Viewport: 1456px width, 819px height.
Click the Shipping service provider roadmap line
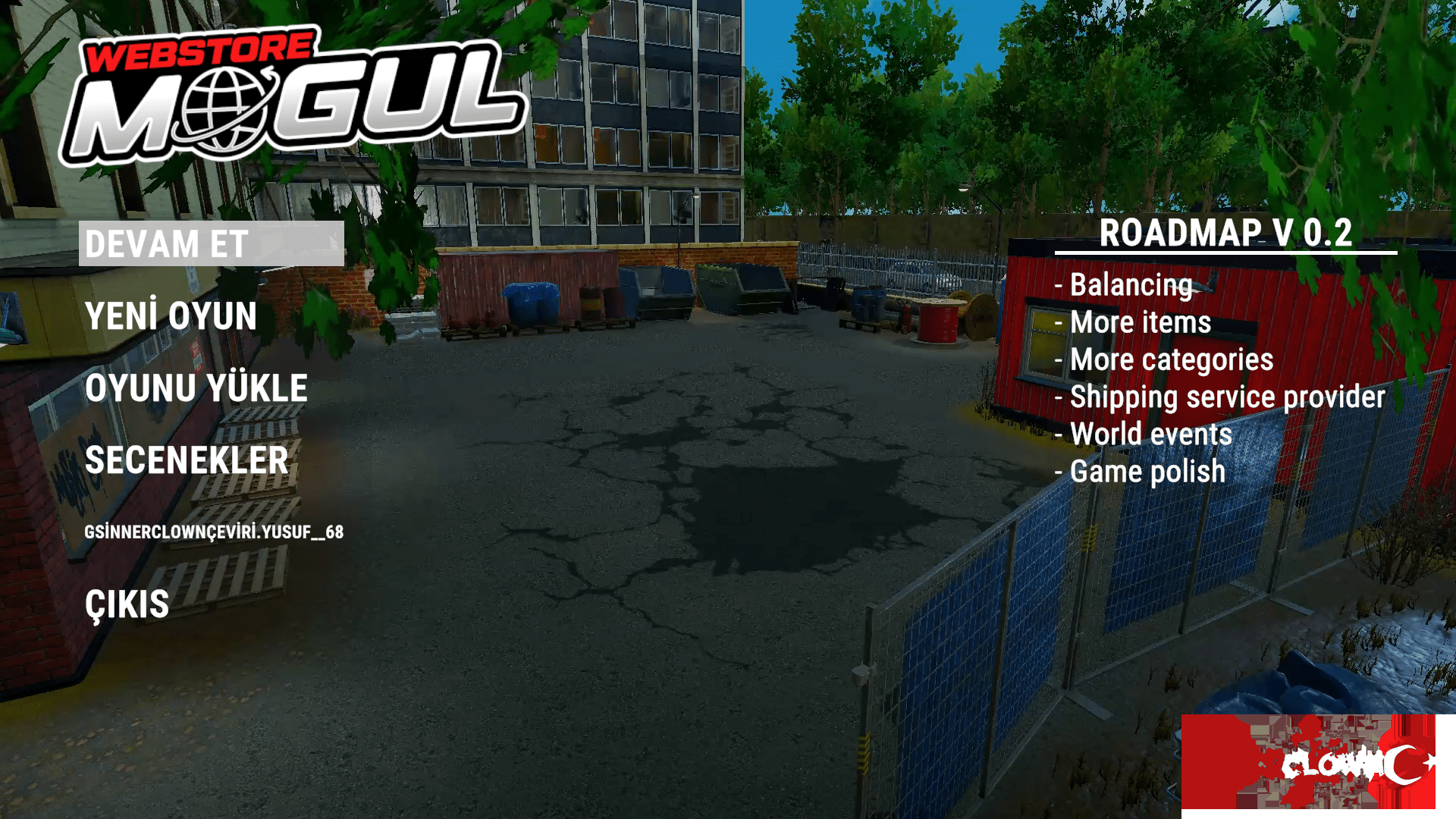click(1219, 397)
